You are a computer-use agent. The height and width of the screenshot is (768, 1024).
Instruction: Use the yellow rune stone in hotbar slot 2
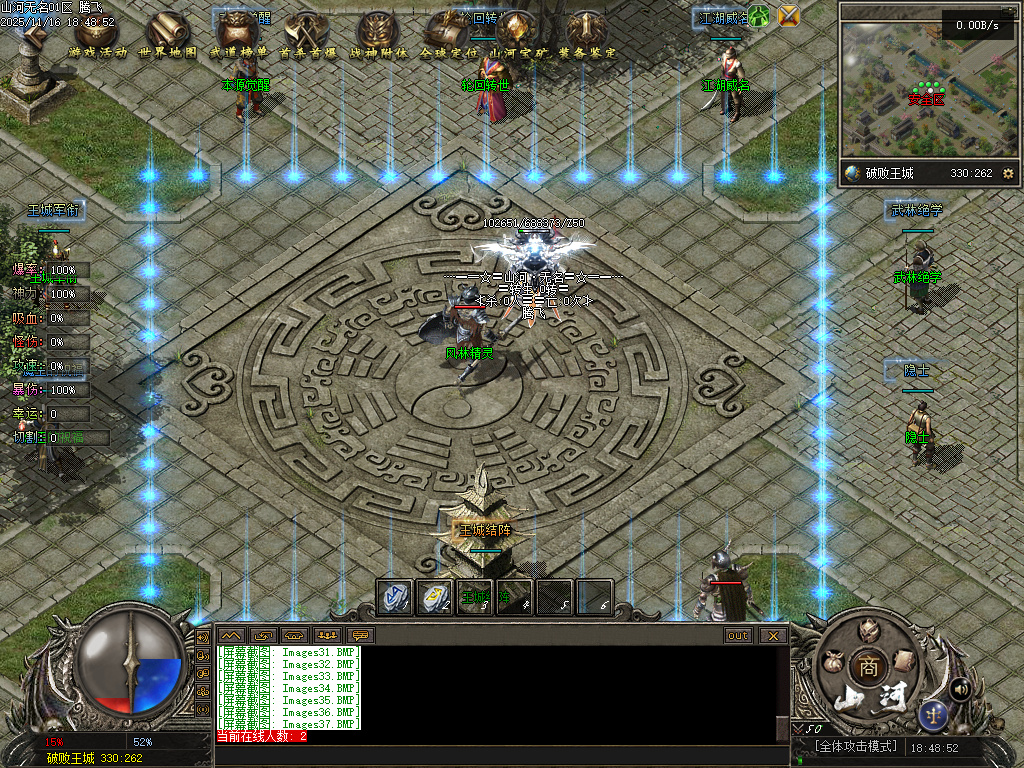pos(434,596)
